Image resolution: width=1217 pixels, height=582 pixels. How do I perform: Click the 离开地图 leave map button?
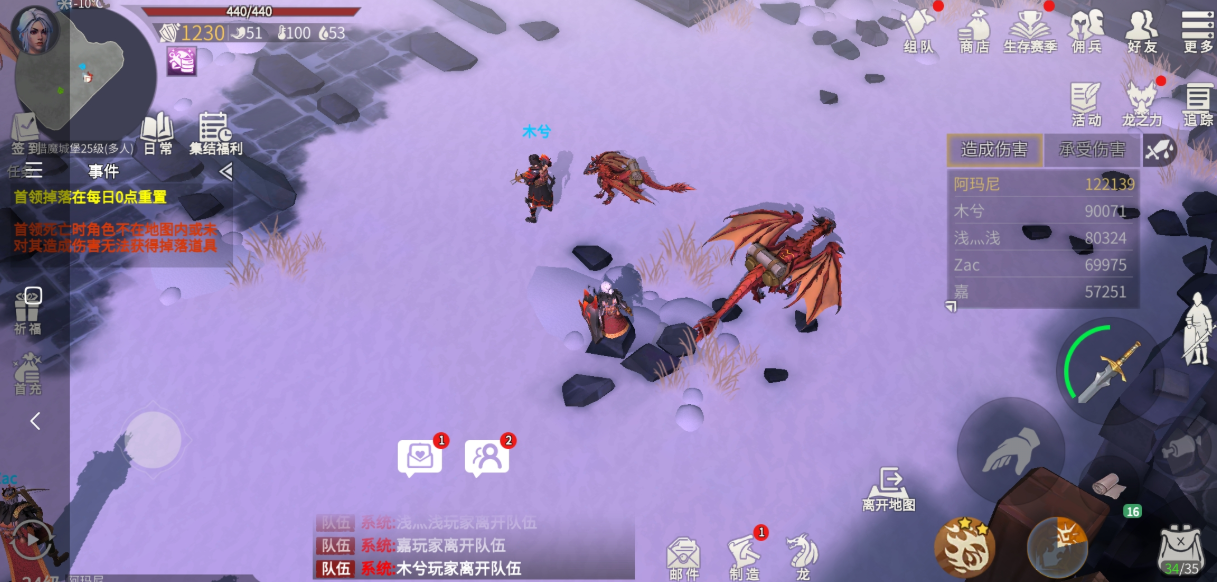[x=889, y=489]
